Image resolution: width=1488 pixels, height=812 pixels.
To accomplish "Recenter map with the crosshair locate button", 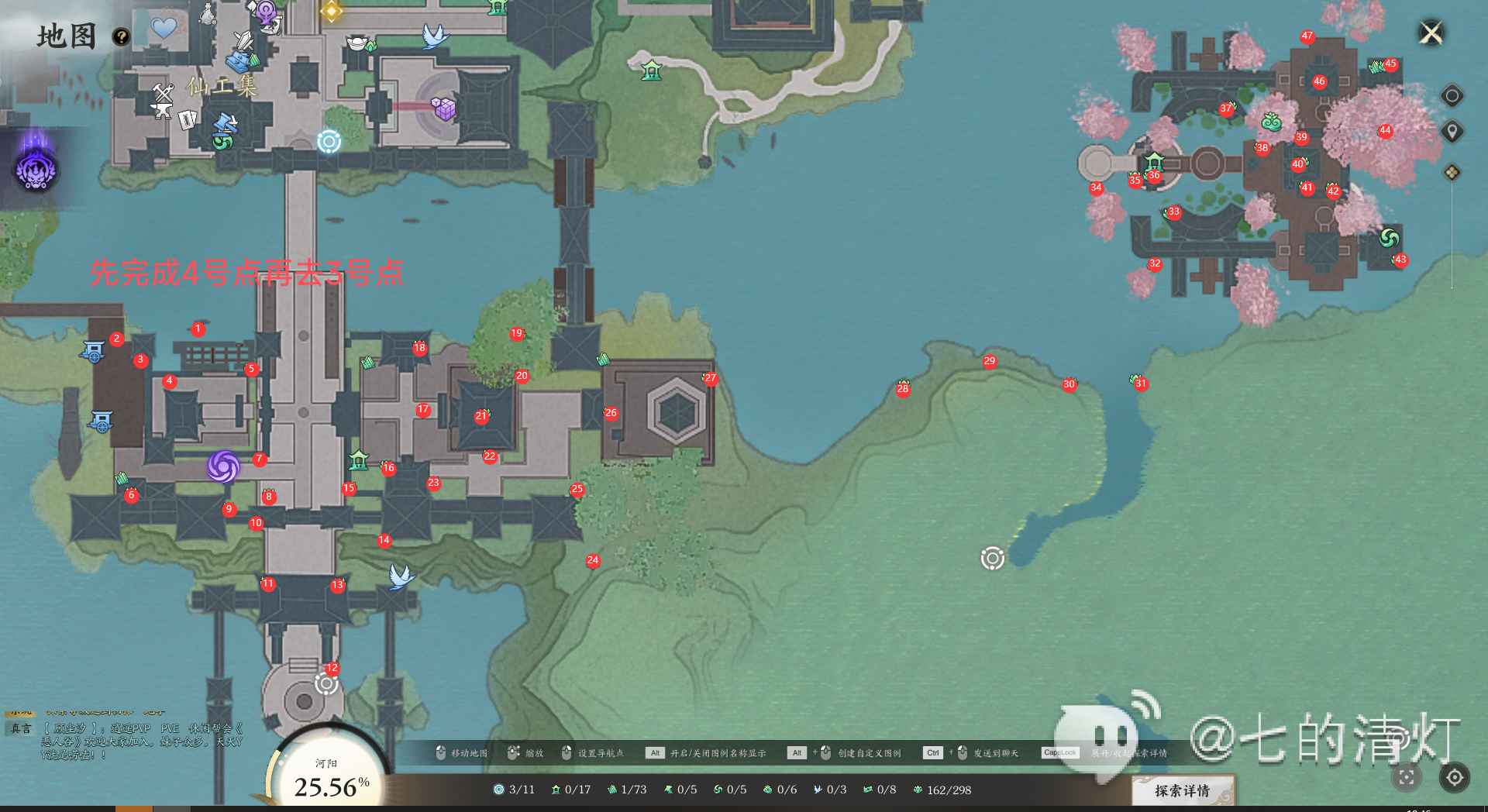I will point(1455,777).
